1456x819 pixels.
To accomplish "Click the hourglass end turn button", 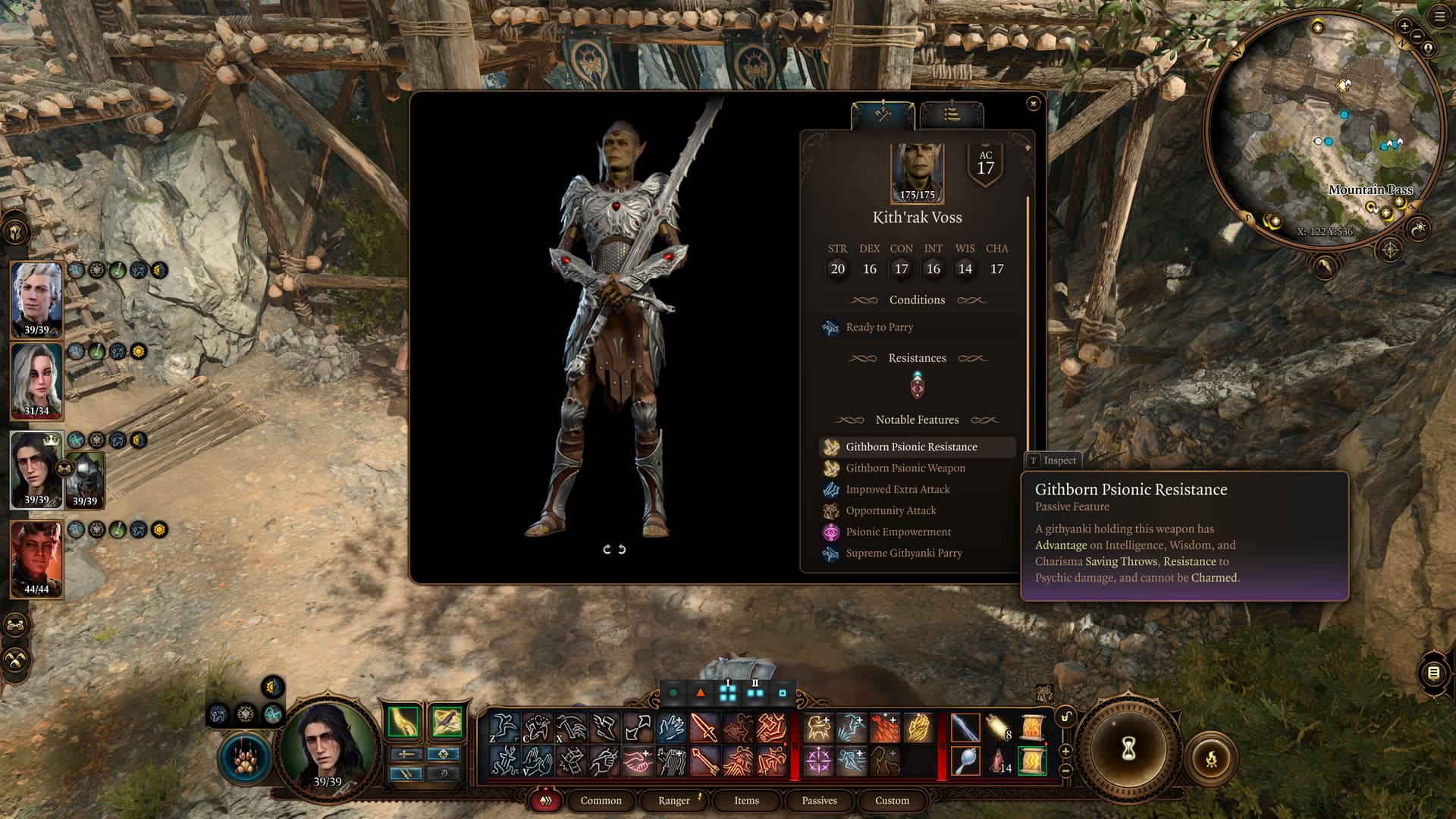I will tap(1128, 749).
